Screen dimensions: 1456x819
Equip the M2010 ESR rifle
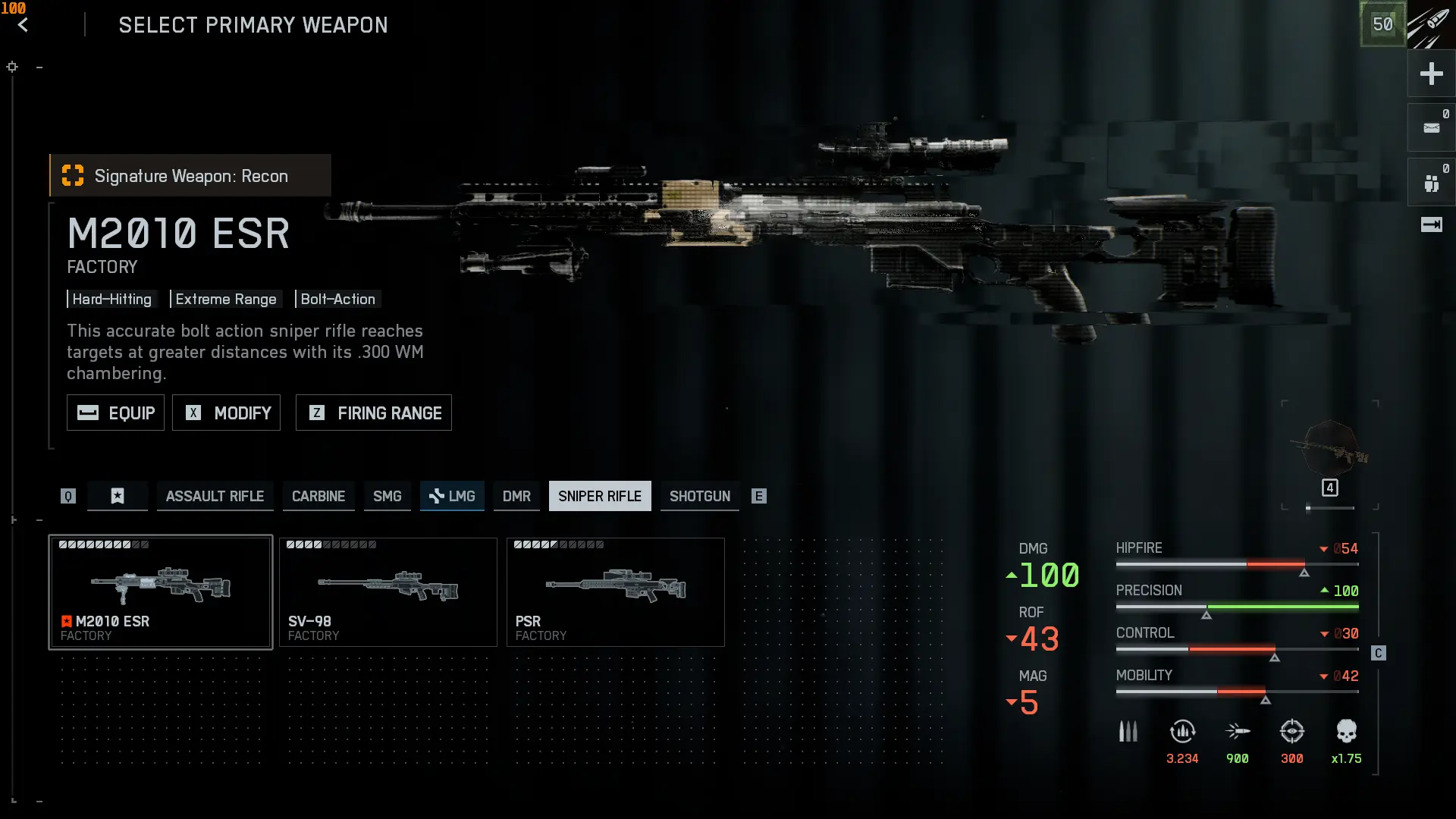(115, 413)
